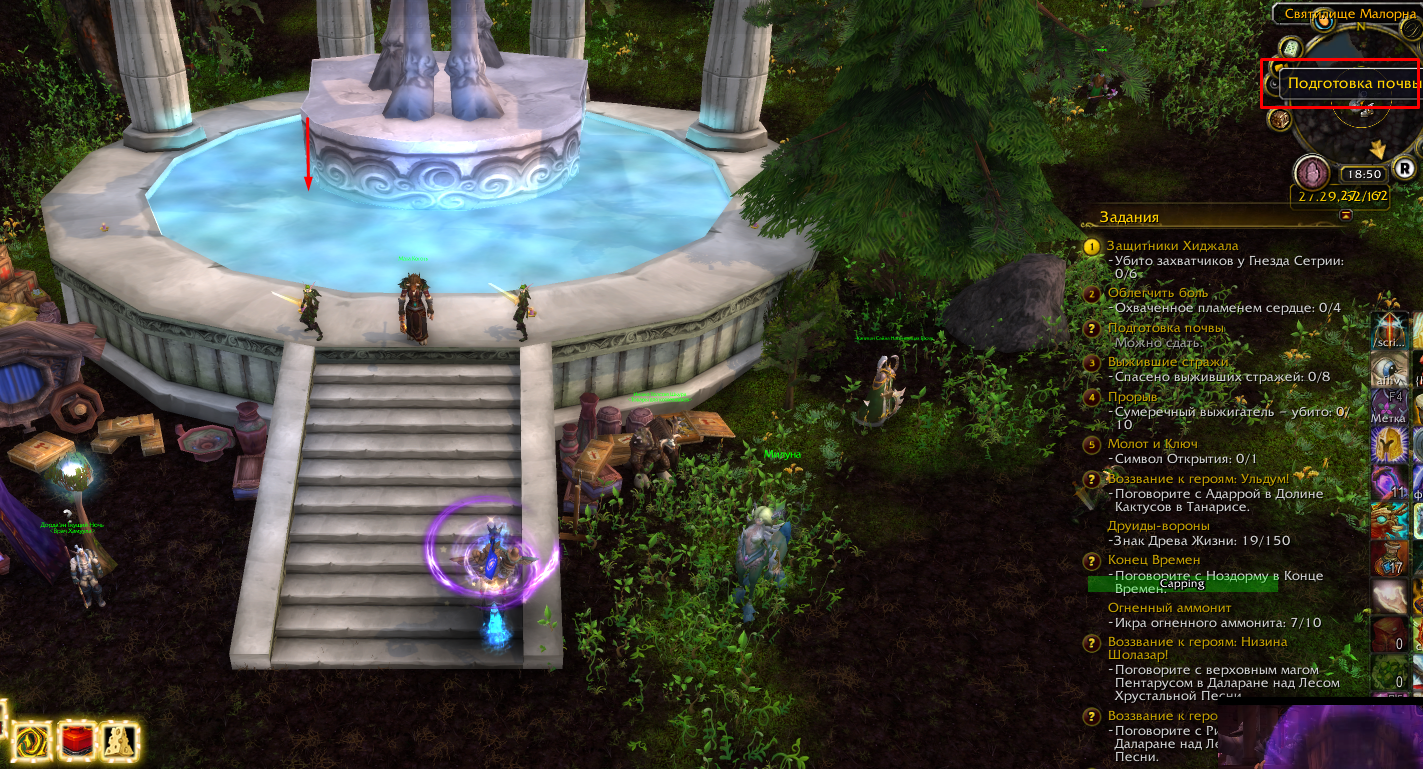Click the round R button by the minimap

(x=1405, y=169)
